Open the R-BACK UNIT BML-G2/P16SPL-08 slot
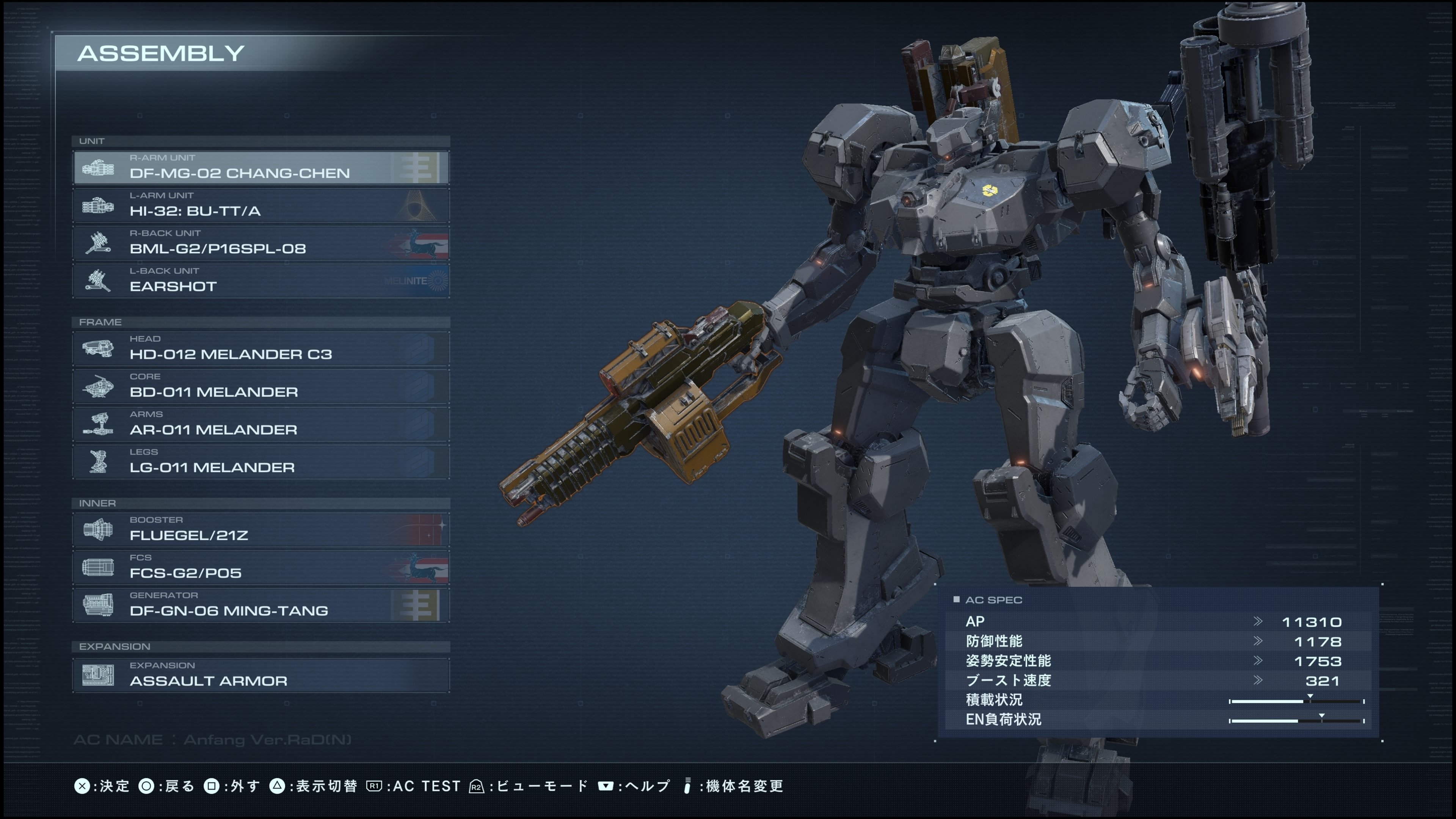 260,243
